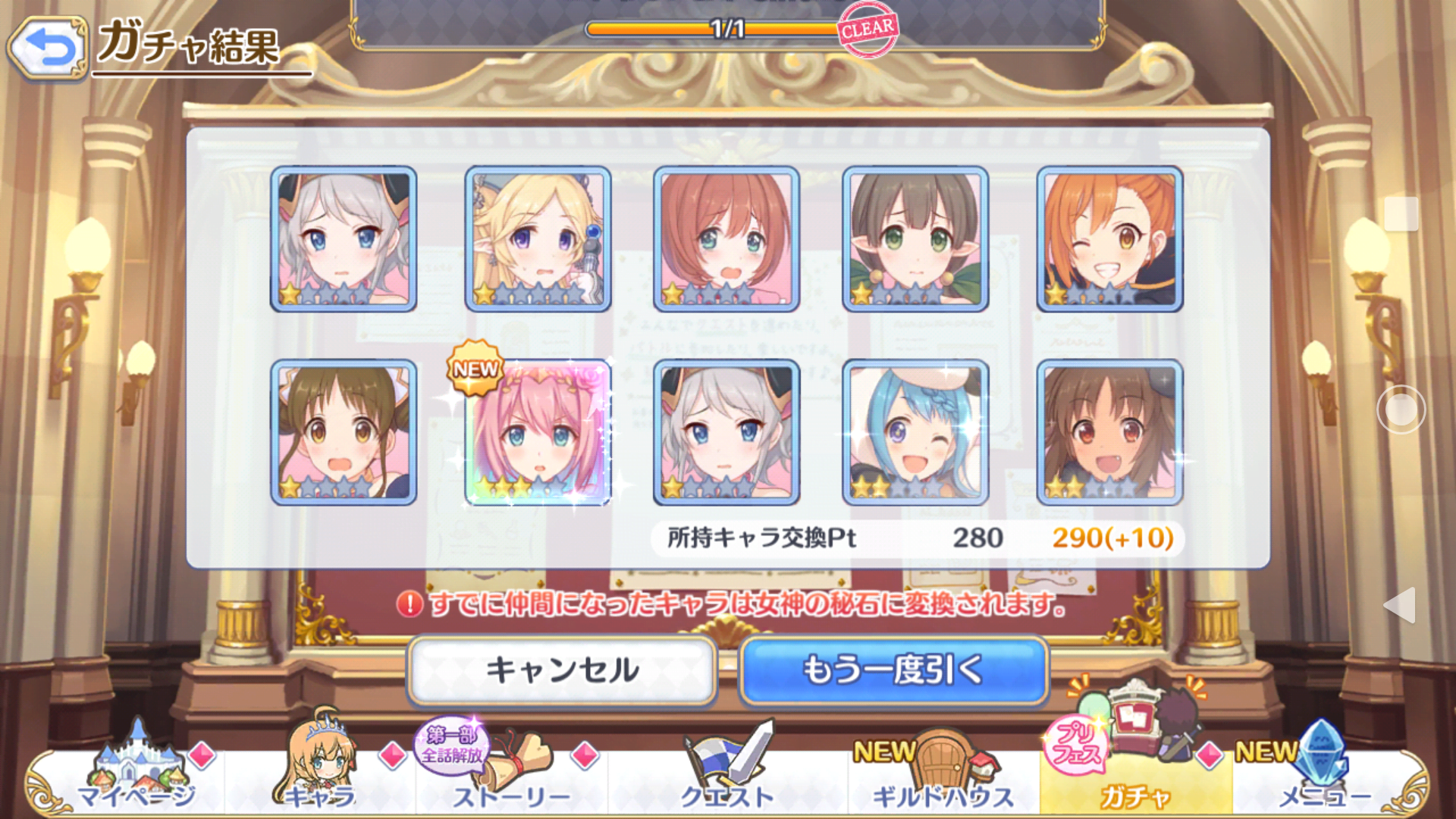Tap the Android back triangle button
The image size is (1456, 819).
coord(1400,604)
